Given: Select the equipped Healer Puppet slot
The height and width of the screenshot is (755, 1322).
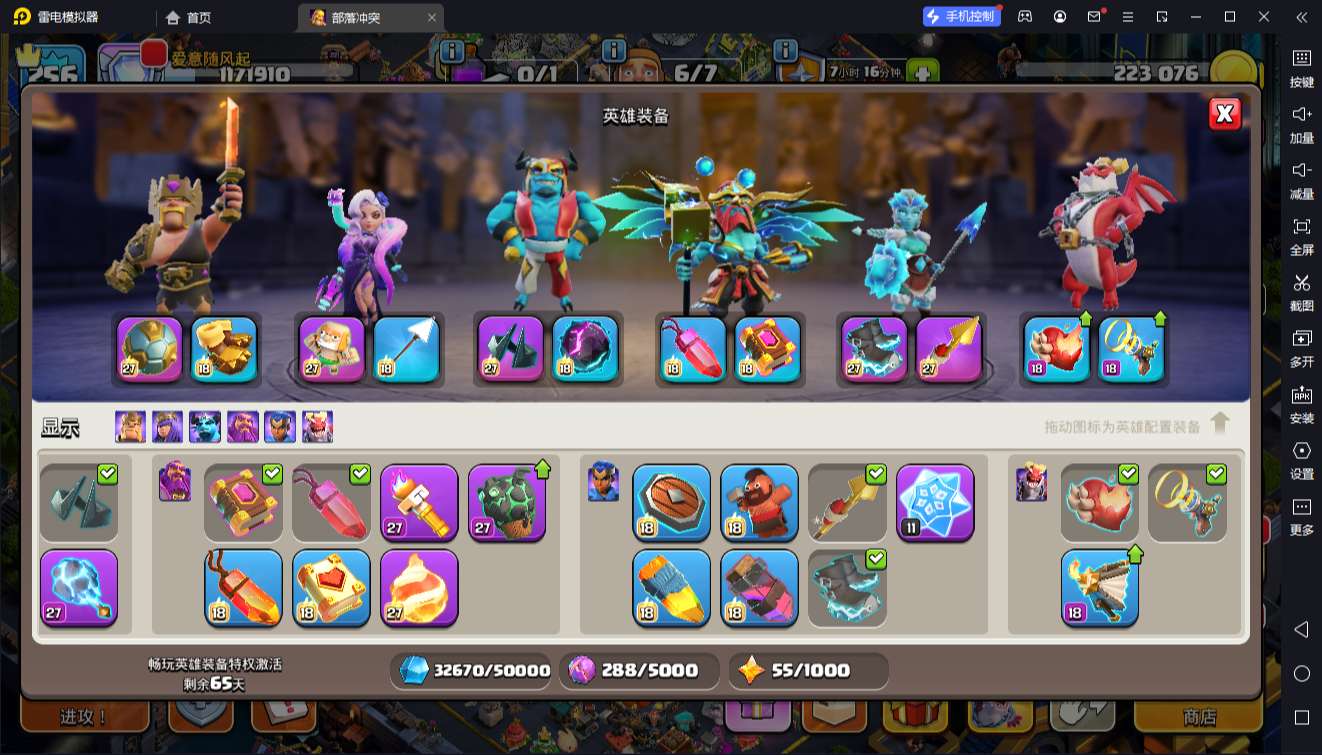Looking at the screenshot, I should [332, 349].
